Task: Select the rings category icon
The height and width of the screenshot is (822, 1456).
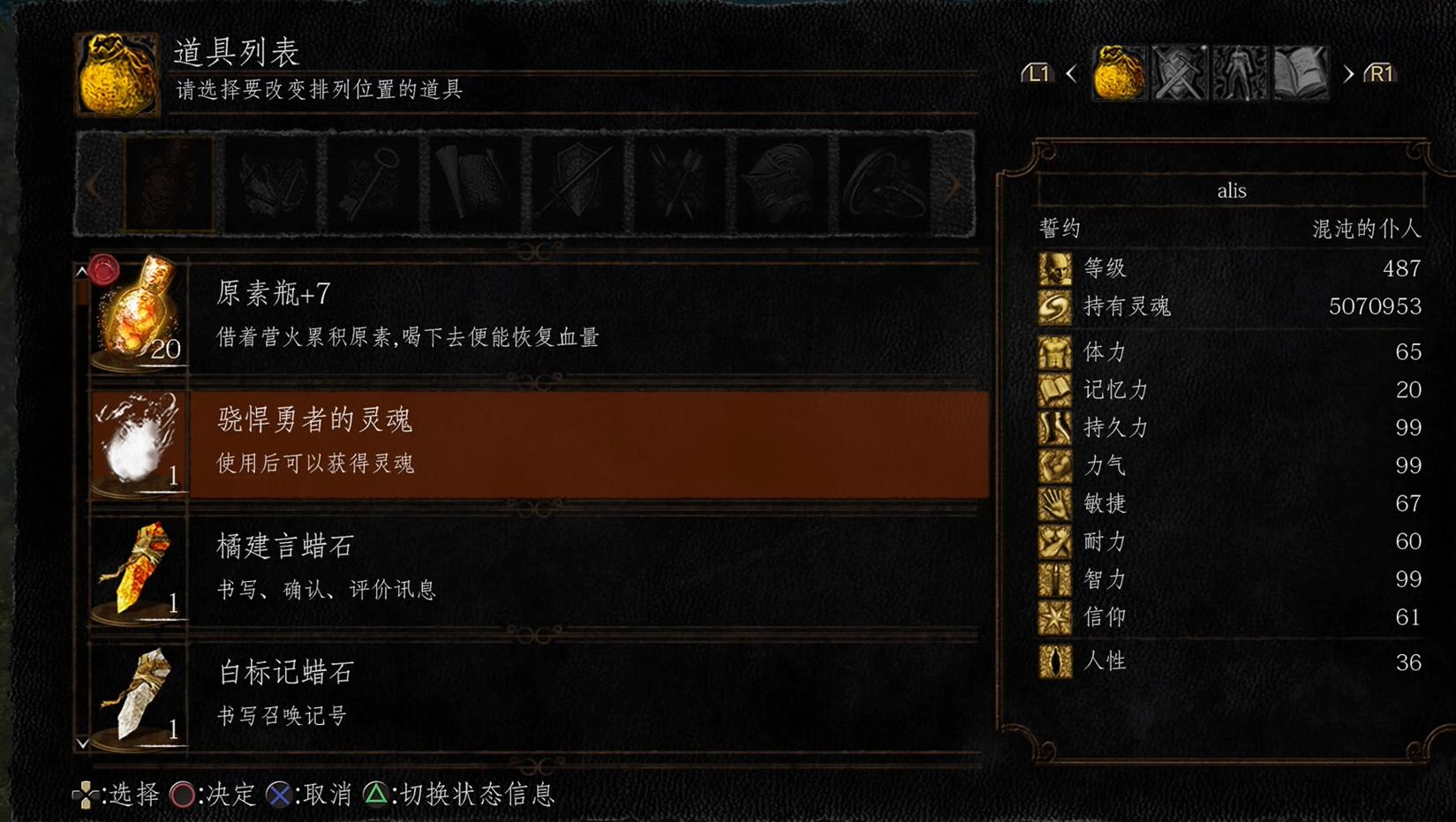Action: (x=883, y=183)
